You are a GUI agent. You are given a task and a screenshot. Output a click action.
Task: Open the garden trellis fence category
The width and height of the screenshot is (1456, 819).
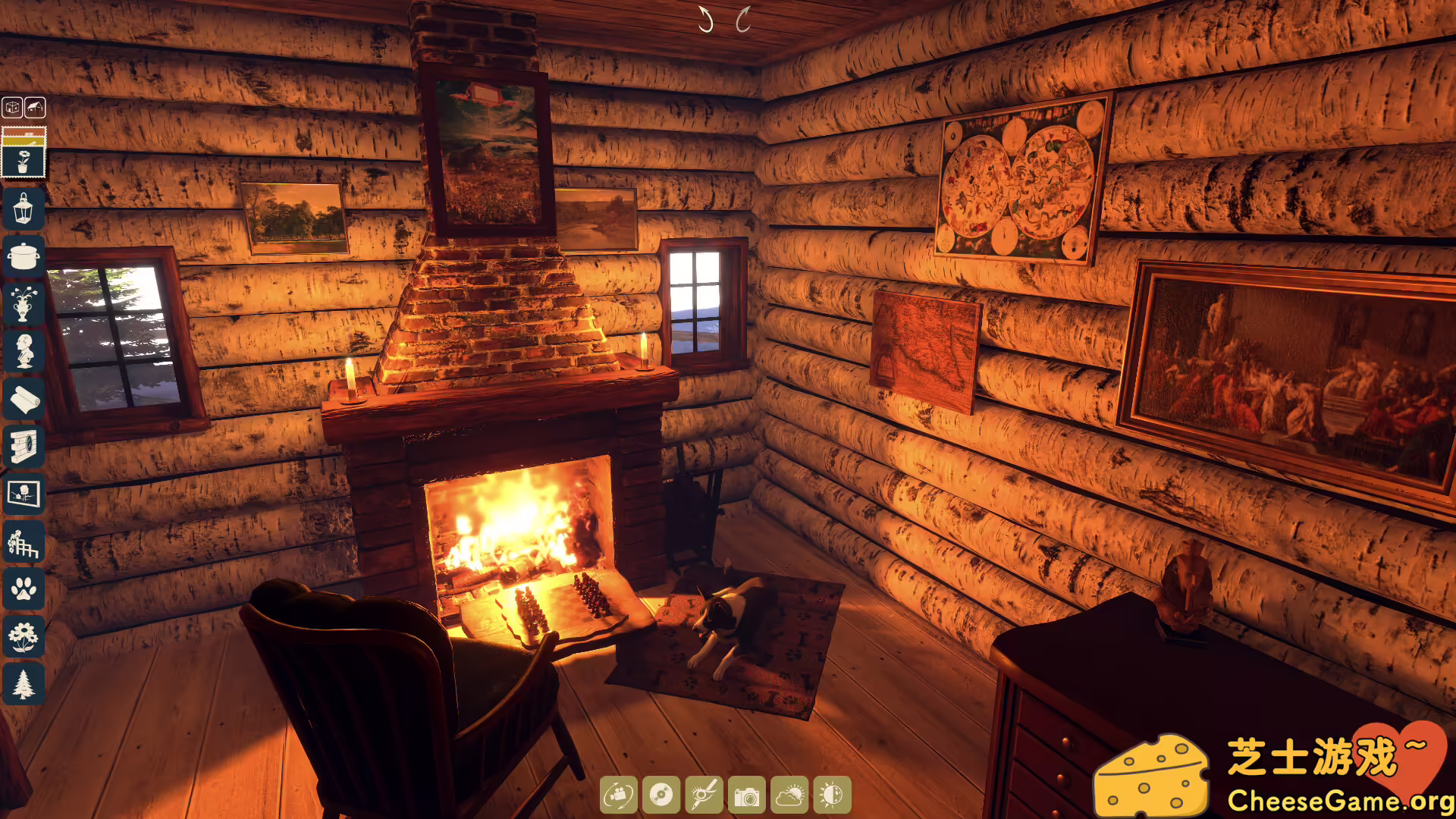point(24,541)
